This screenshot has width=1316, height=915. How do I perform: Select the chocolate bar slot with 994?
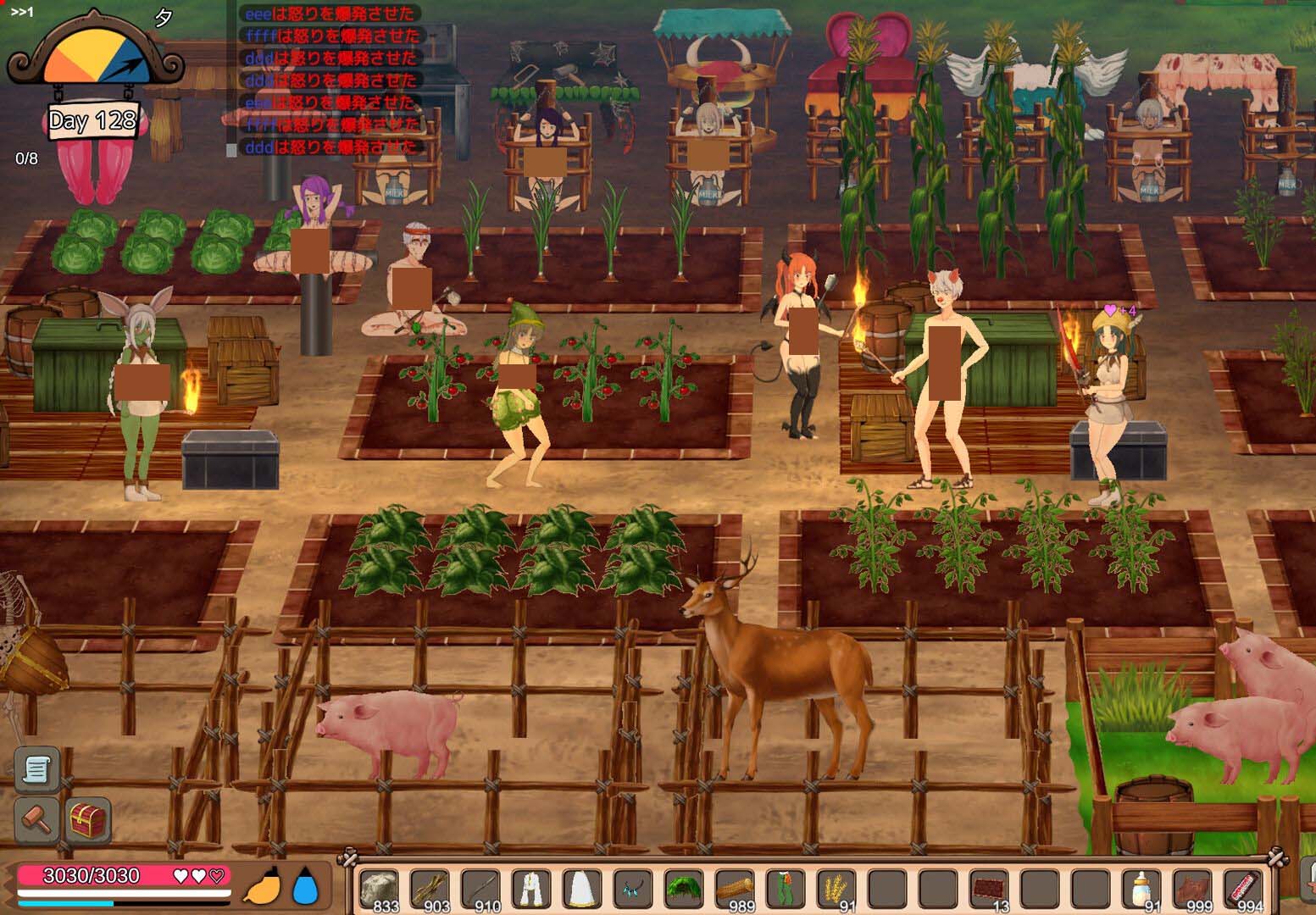tap(1243, 890)
